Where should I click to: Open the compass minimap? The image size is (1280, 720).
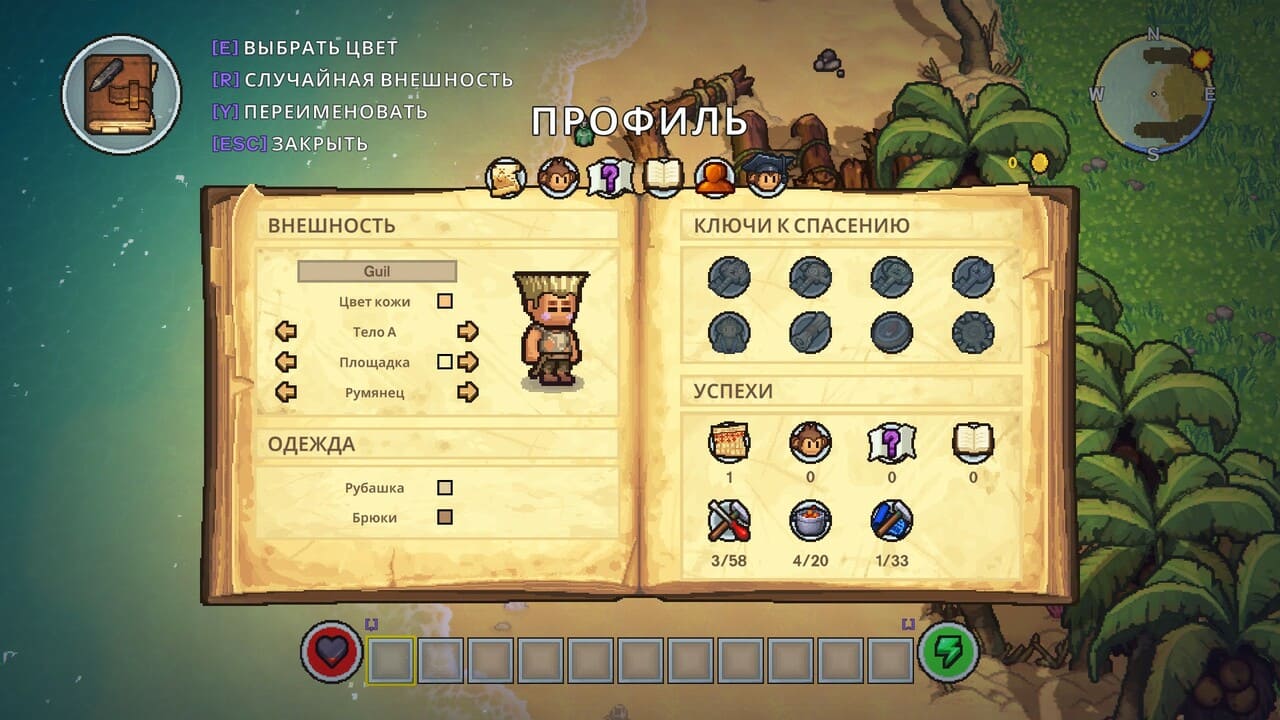click(1153, 95)
